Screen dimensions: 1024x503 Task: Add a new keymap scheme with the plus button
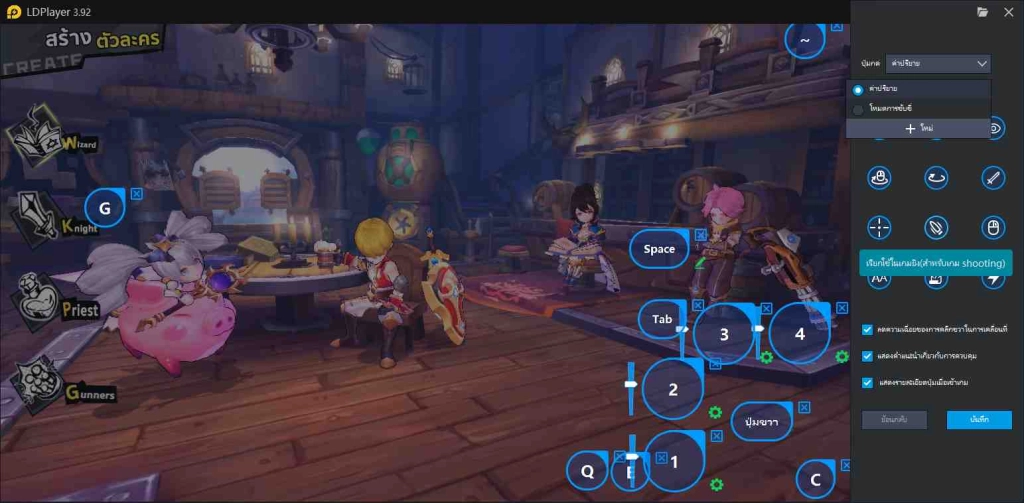[918, 129]
